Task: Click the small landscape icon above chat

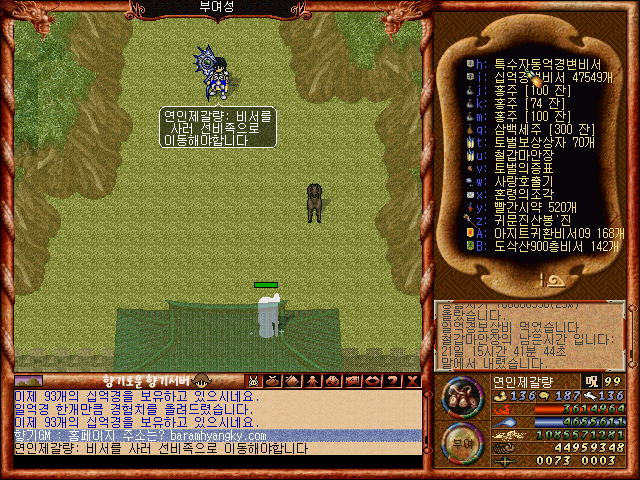Action: click(29, 381)
